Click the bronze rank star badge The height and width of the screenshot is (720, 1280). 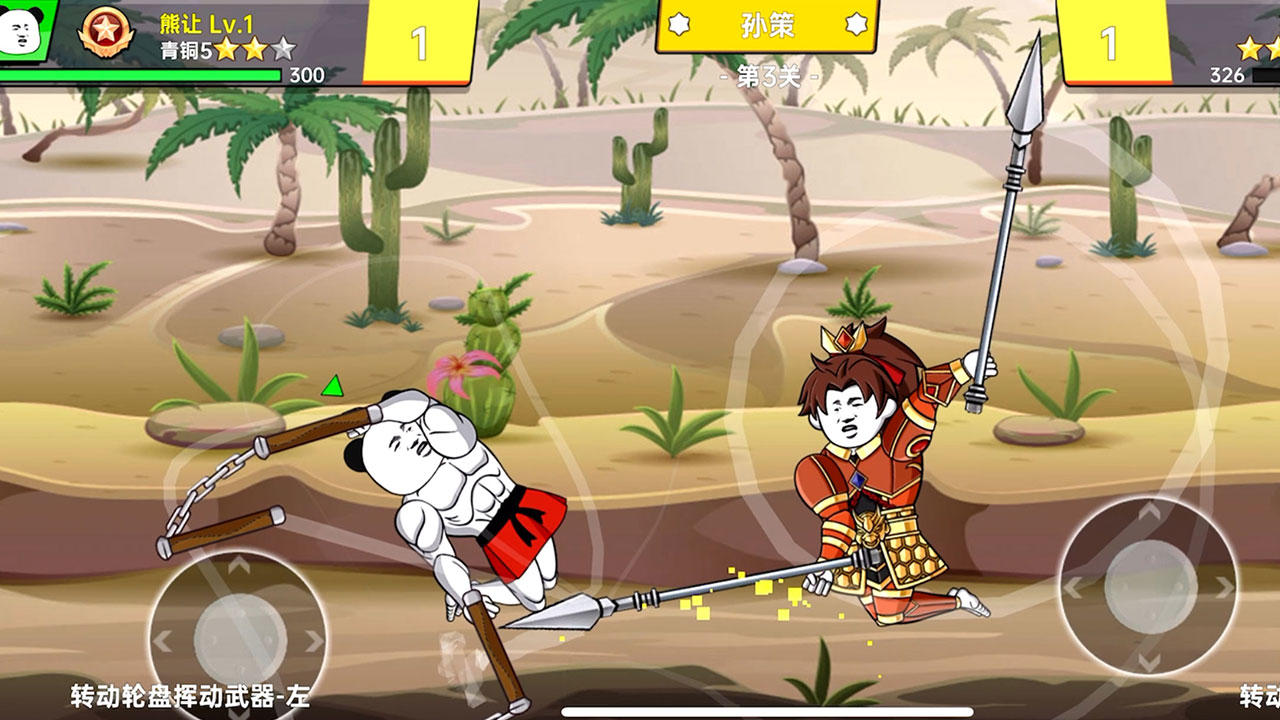pyautogui.click(x=106, y=31)
